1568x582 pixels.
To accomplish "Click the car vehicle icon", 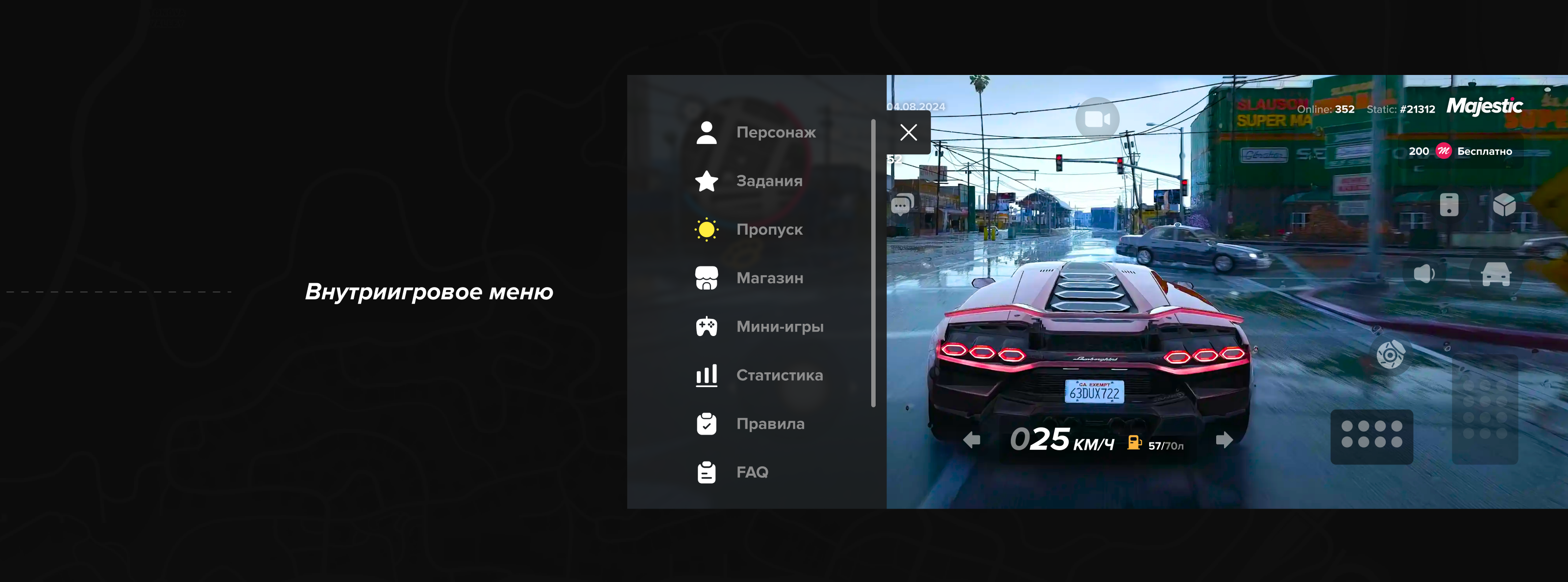I will 1495,274.
